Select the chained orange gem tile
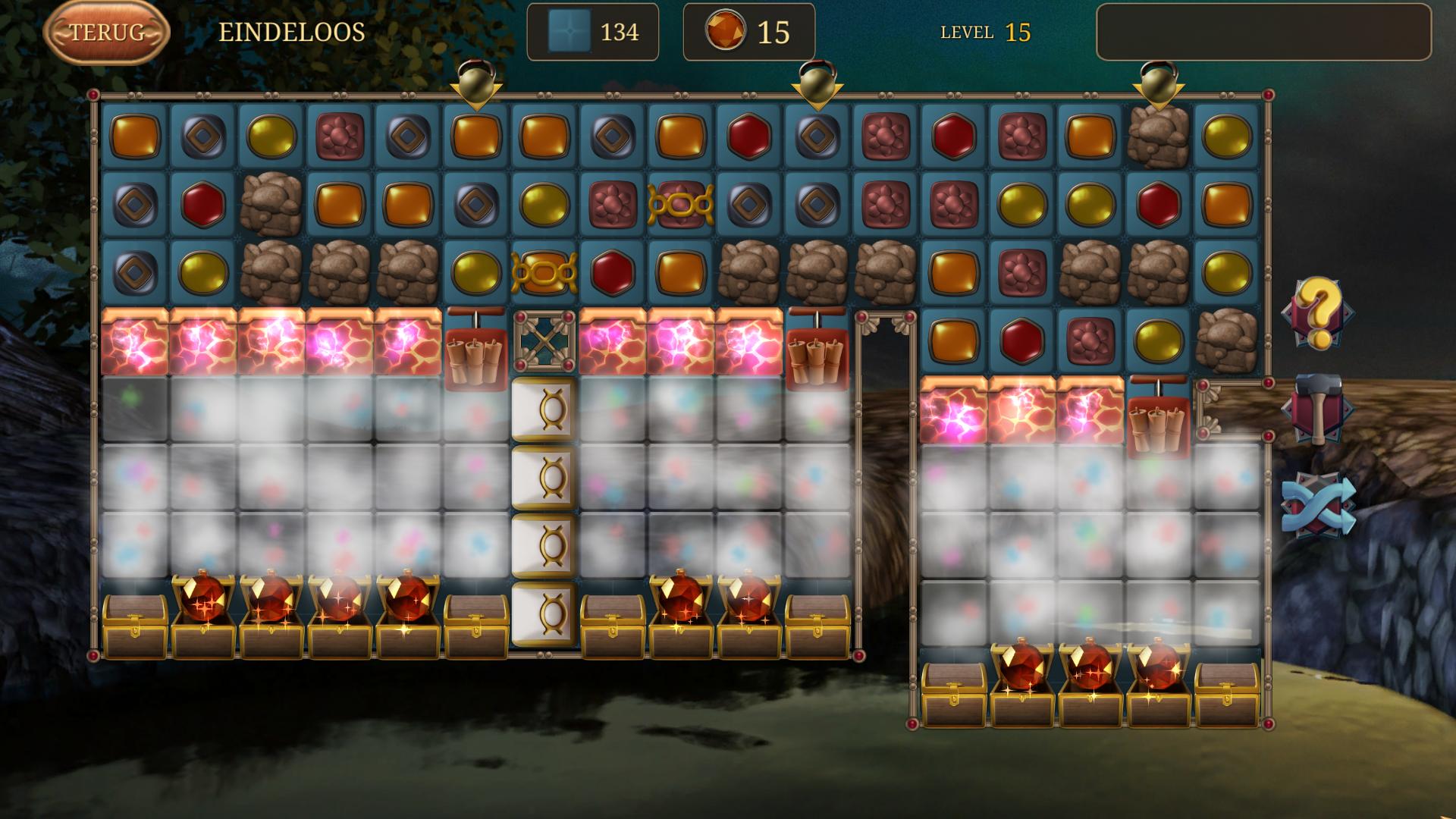The width and height of the screenshot is (1456, 819). tap(544, 272)
